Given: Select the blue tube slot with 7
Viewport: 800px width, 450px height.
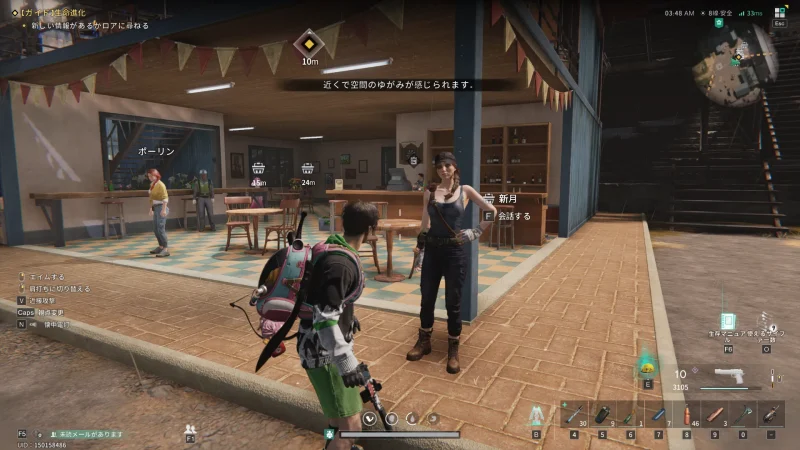Looking at the screenshot, I should tap(659, 414).
